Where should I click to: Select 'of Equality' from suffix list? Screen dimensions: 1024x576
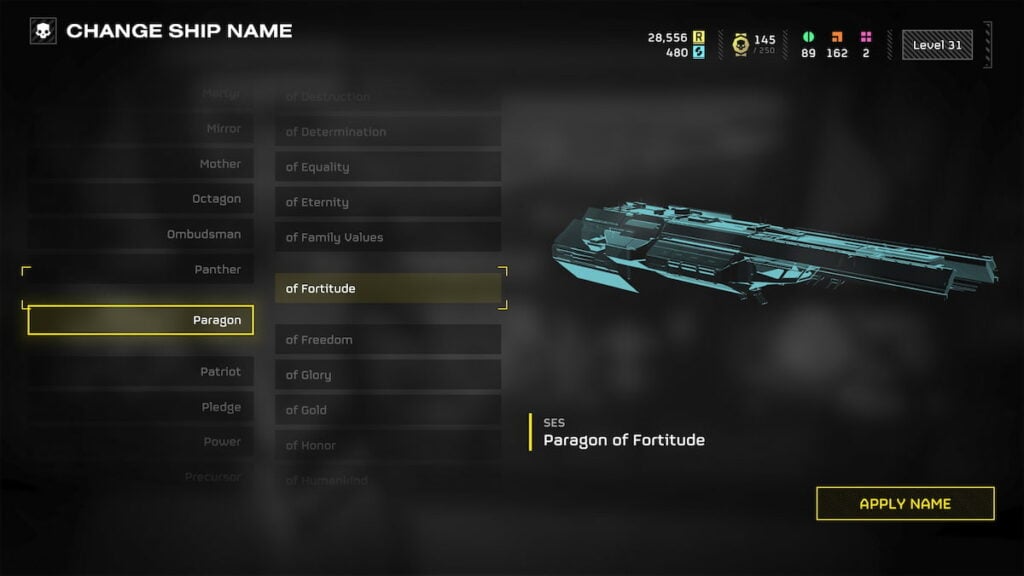pyautogui.click(x=387, y=167)
